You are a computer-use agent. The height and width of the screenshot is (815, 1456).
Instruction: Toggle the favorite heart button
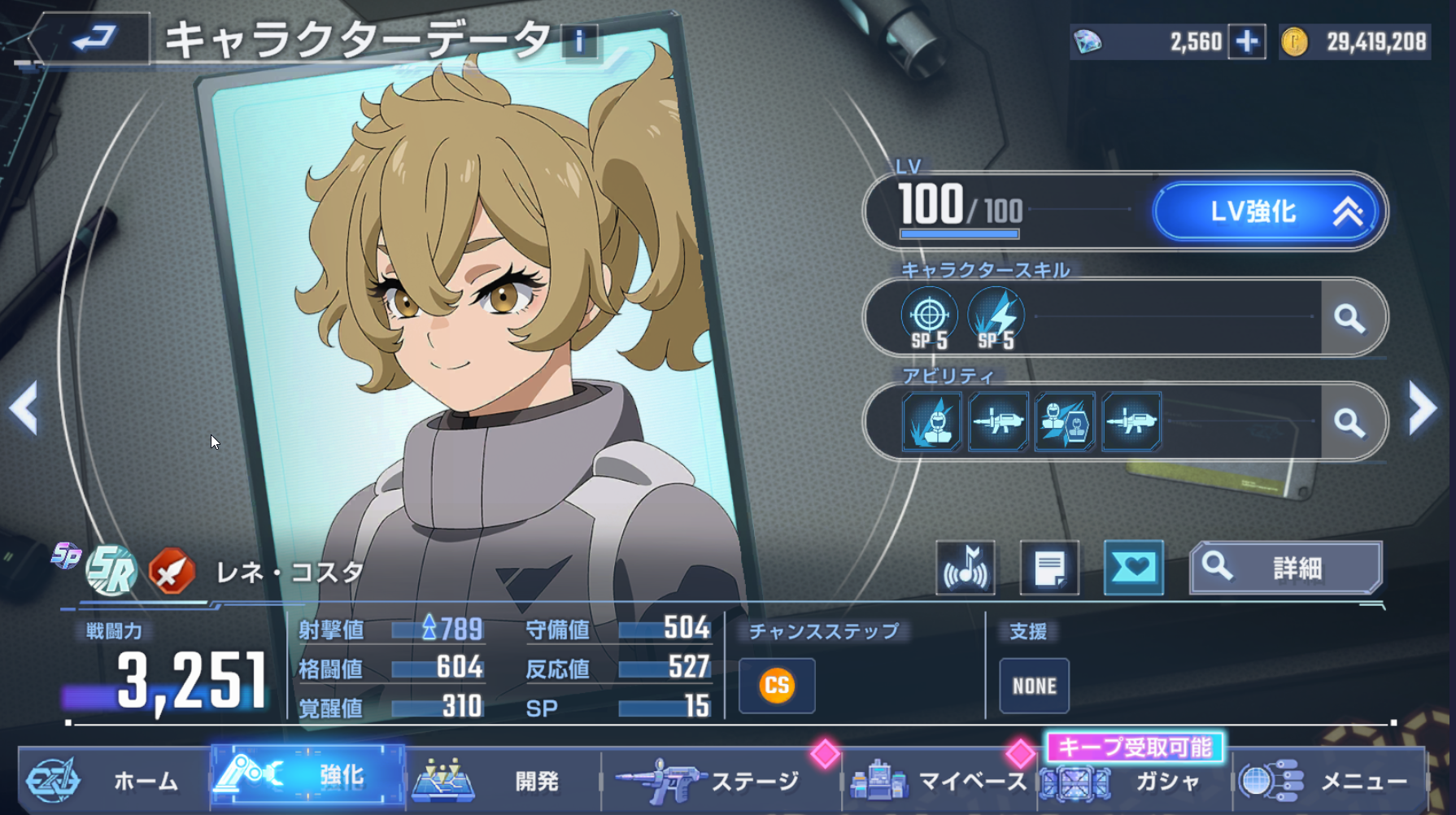[1133, 568]
